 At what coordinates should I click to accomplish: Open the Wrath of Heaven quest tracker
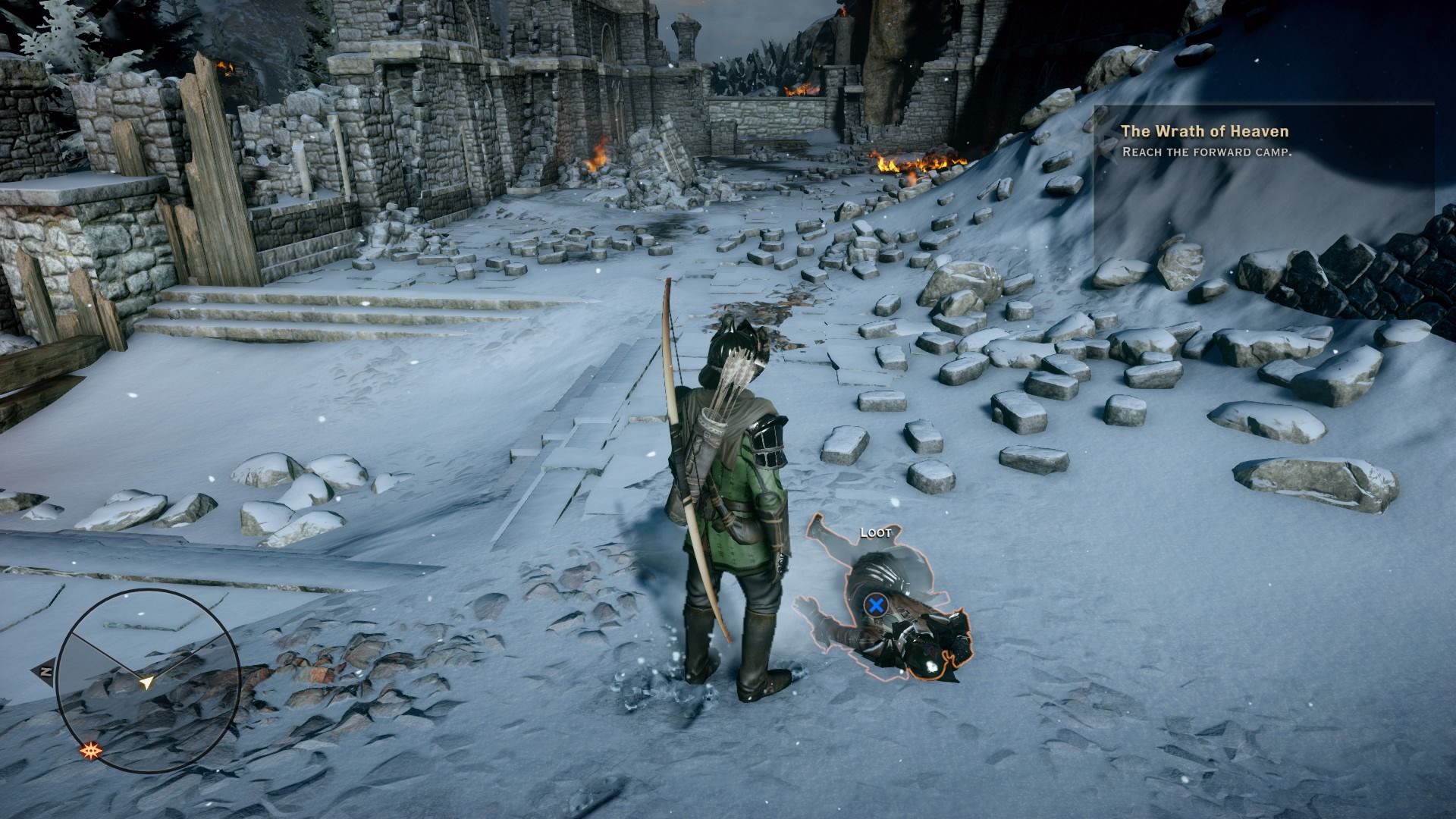pyautogui.click(x=1204, y=132)
